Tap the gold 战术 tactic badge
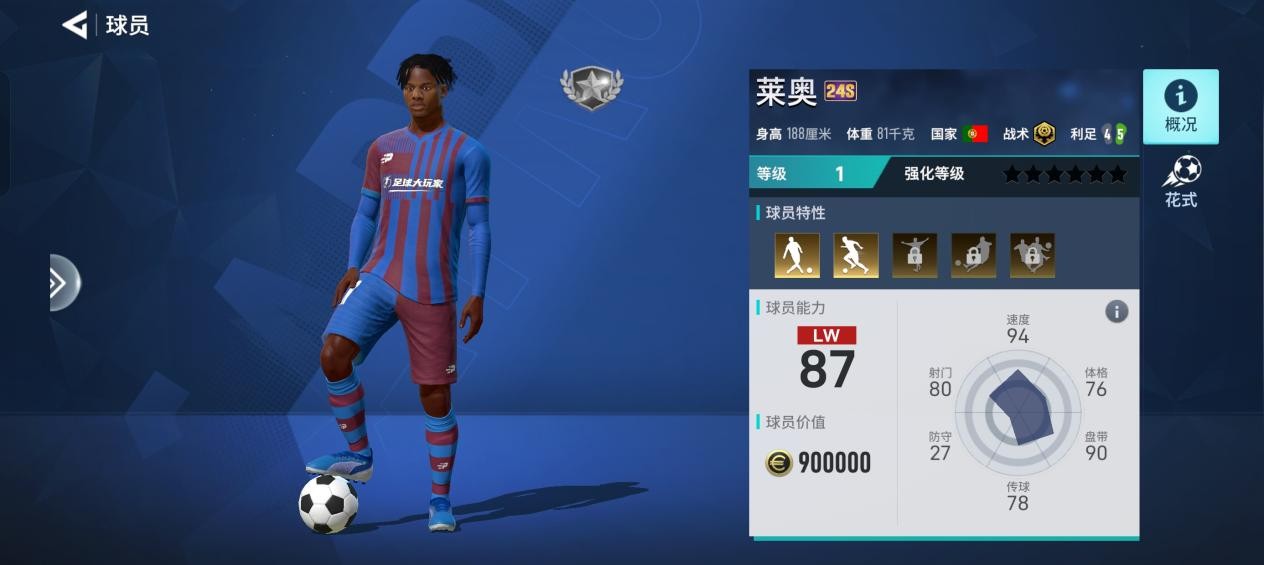Screen dimensions: 1264x565 click(1044, 133)
